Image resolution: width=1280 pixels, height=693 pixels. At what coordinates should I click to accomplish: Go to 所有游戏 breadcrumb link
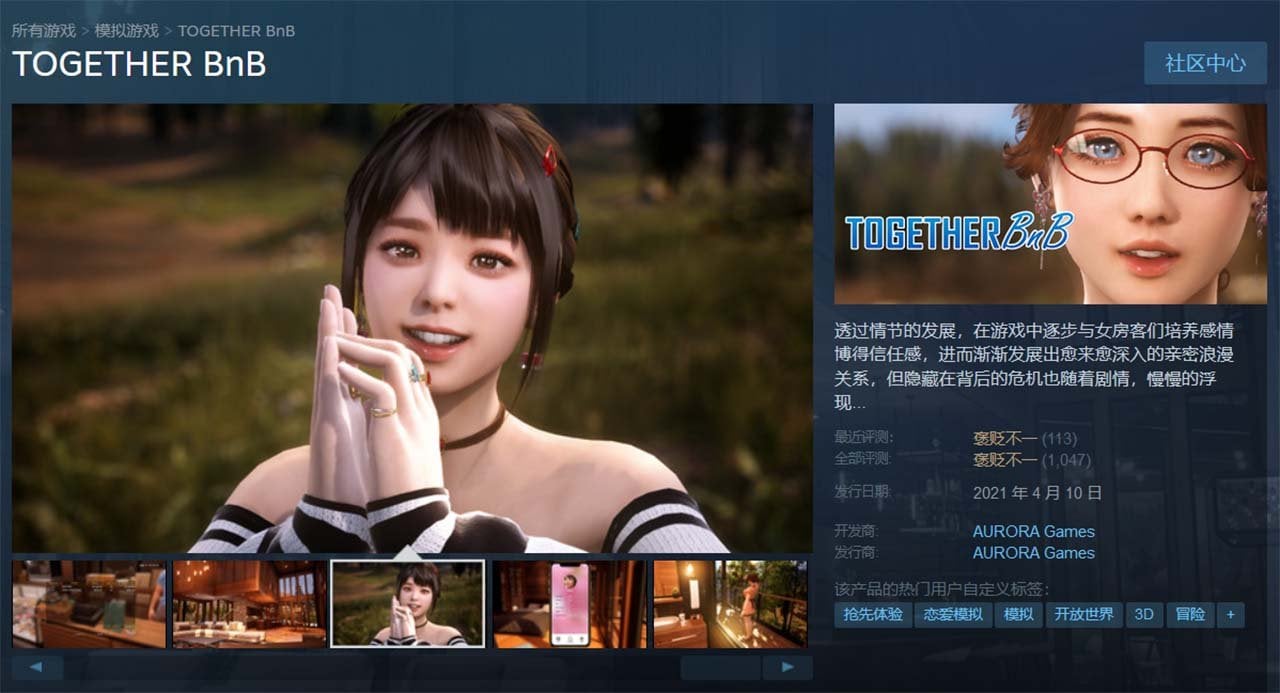coord(44,31)
